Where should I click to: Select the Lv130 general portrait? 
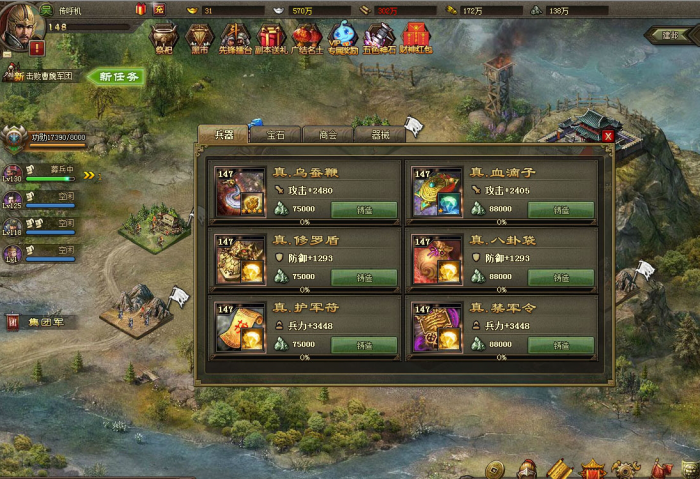[x=14, y=173]
